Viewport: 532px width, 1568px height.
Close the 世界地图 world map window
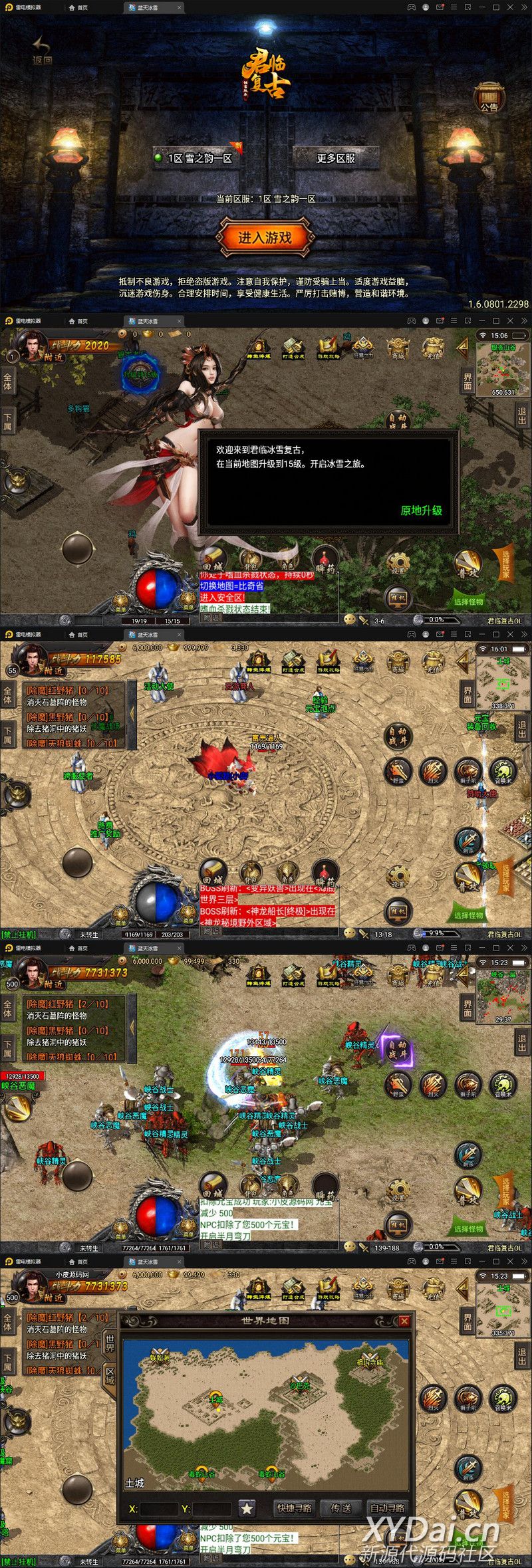tap(404, 1320)
